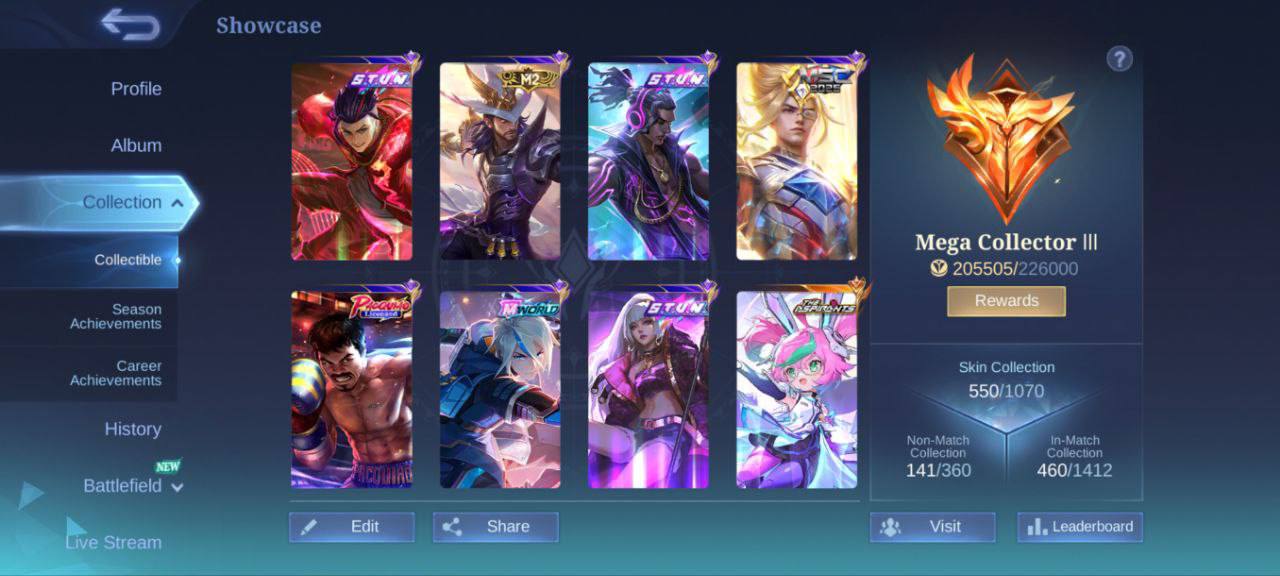Choose the pink-haired Aspirants skin card

tap(796, 390)
